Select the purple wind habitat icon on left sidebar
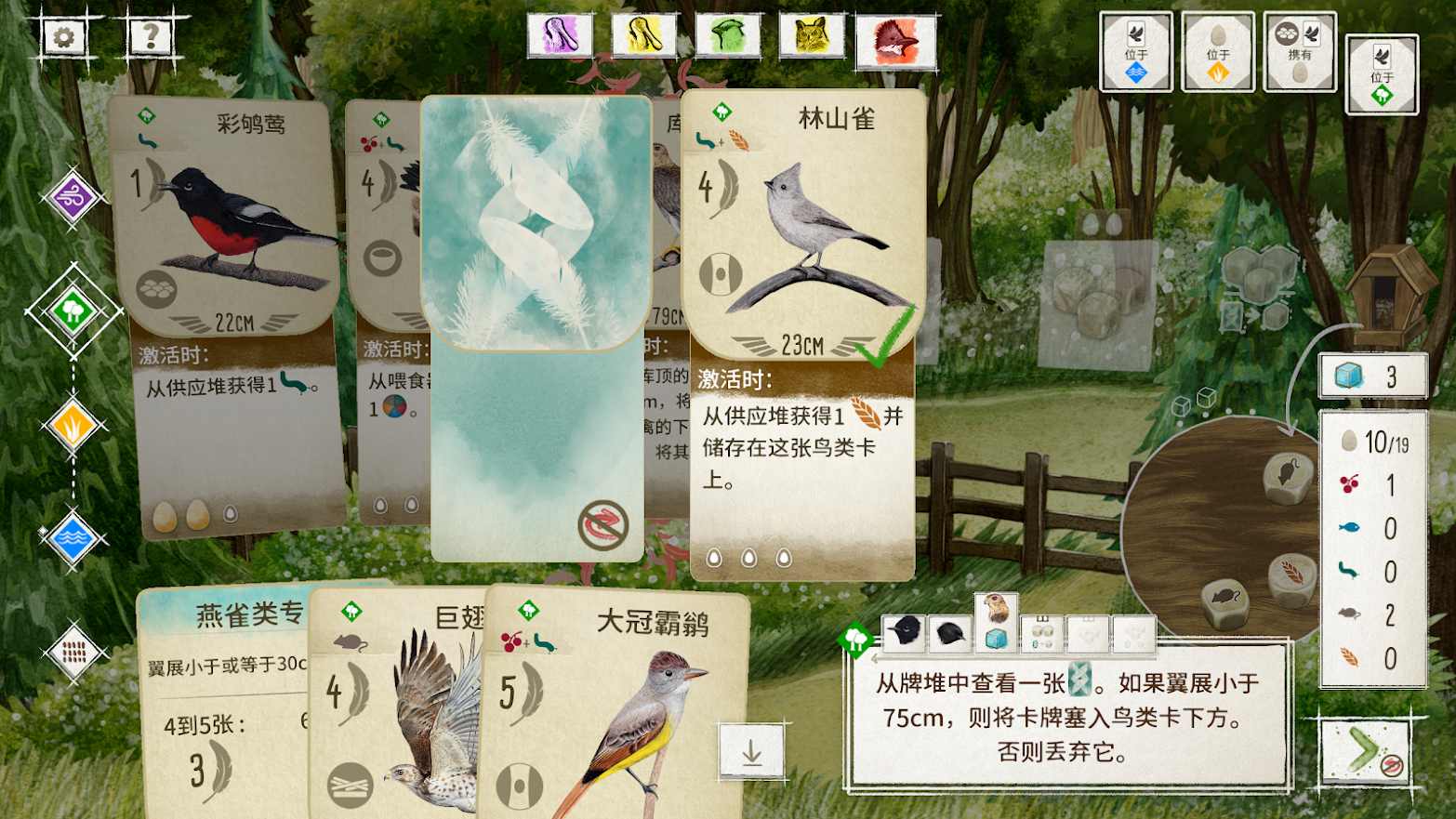The image size is (1456, 819). 73,198
